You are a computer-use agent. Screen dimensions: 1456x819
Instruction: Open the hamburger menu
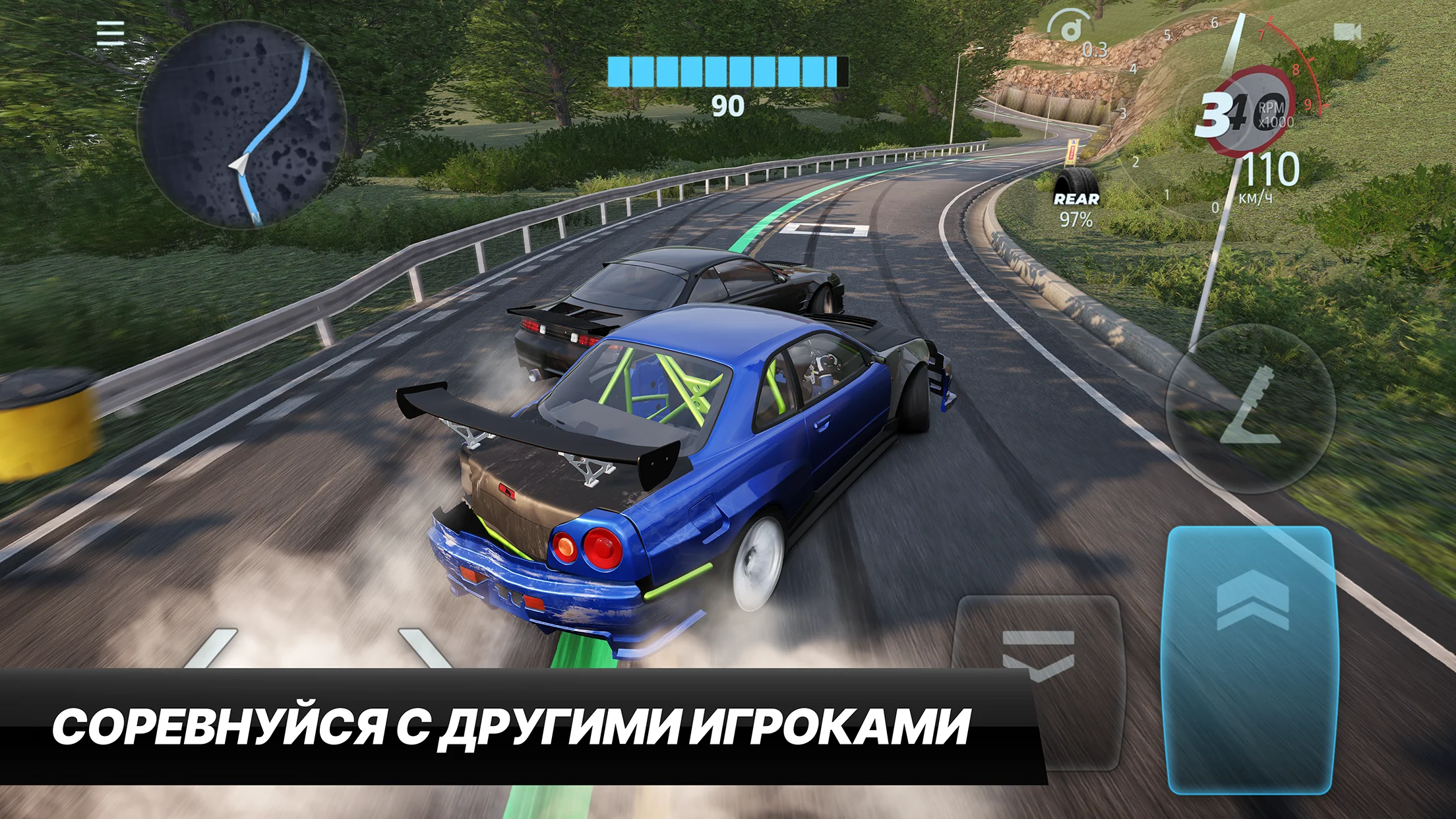[x=110, y=33]
